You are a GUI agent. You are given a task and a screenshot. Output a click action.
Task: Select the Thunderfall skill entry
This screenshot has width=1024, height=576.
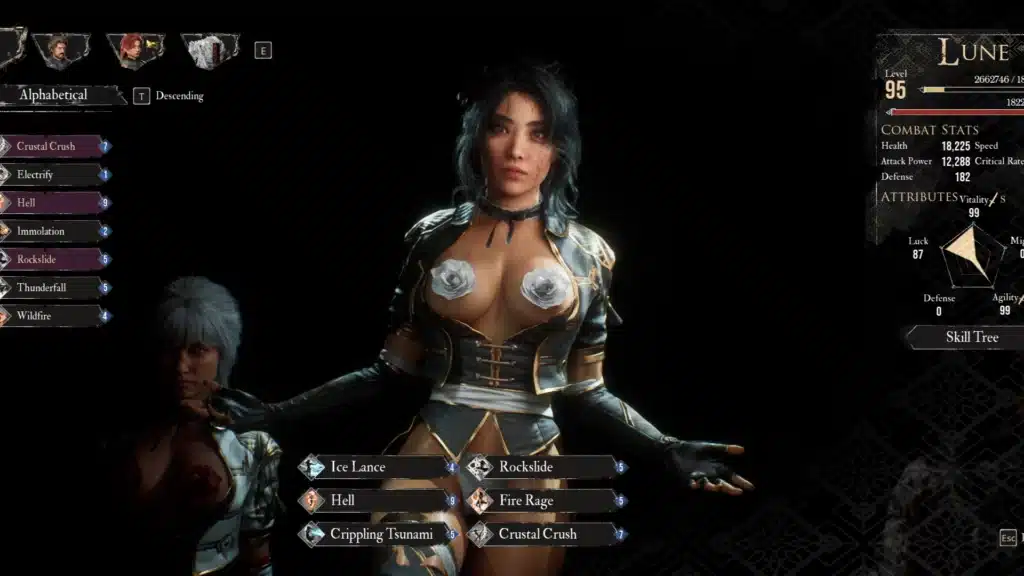tap(50, 288)
